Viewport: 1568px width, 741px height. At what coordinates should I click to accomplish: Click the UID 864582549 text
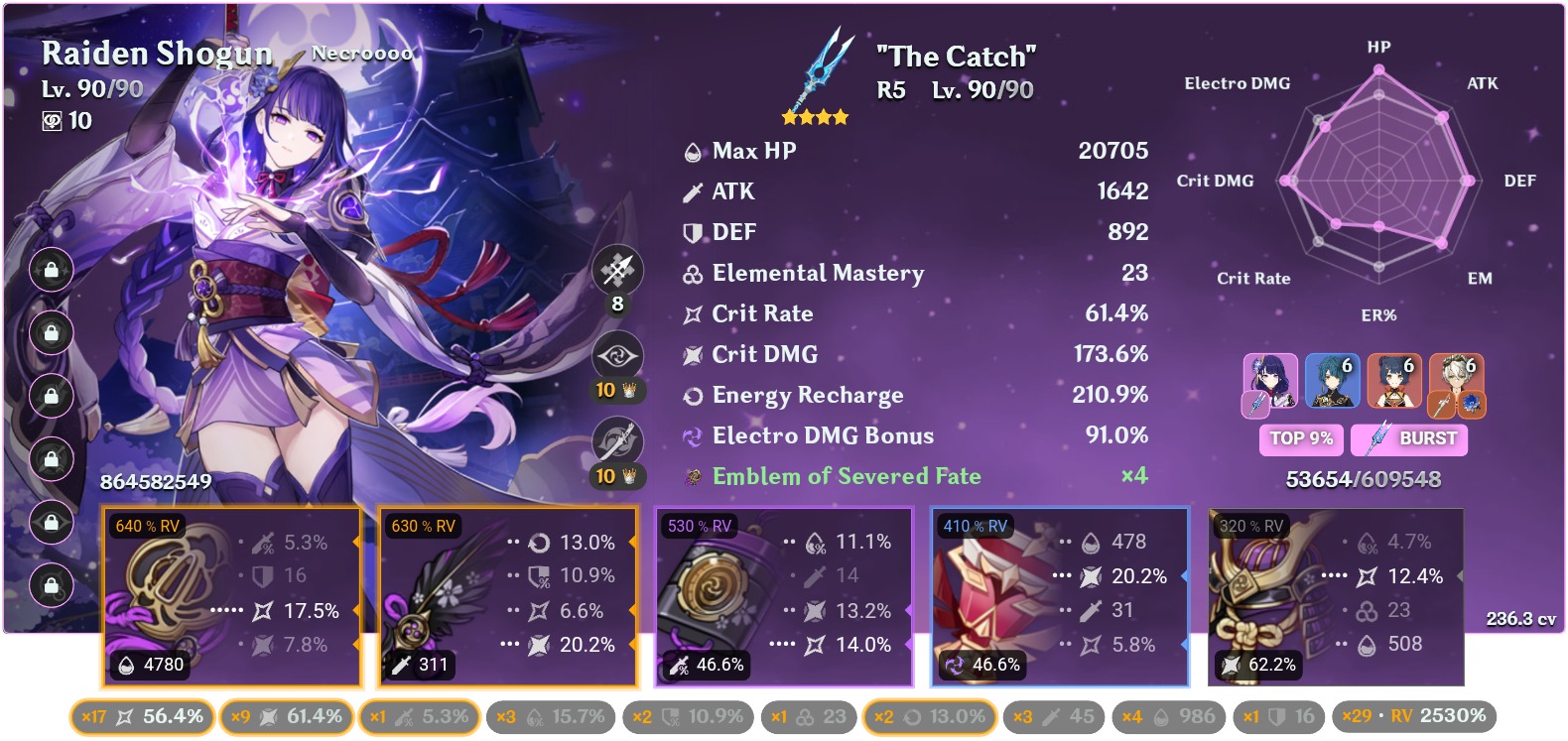(x=156, y=482)
